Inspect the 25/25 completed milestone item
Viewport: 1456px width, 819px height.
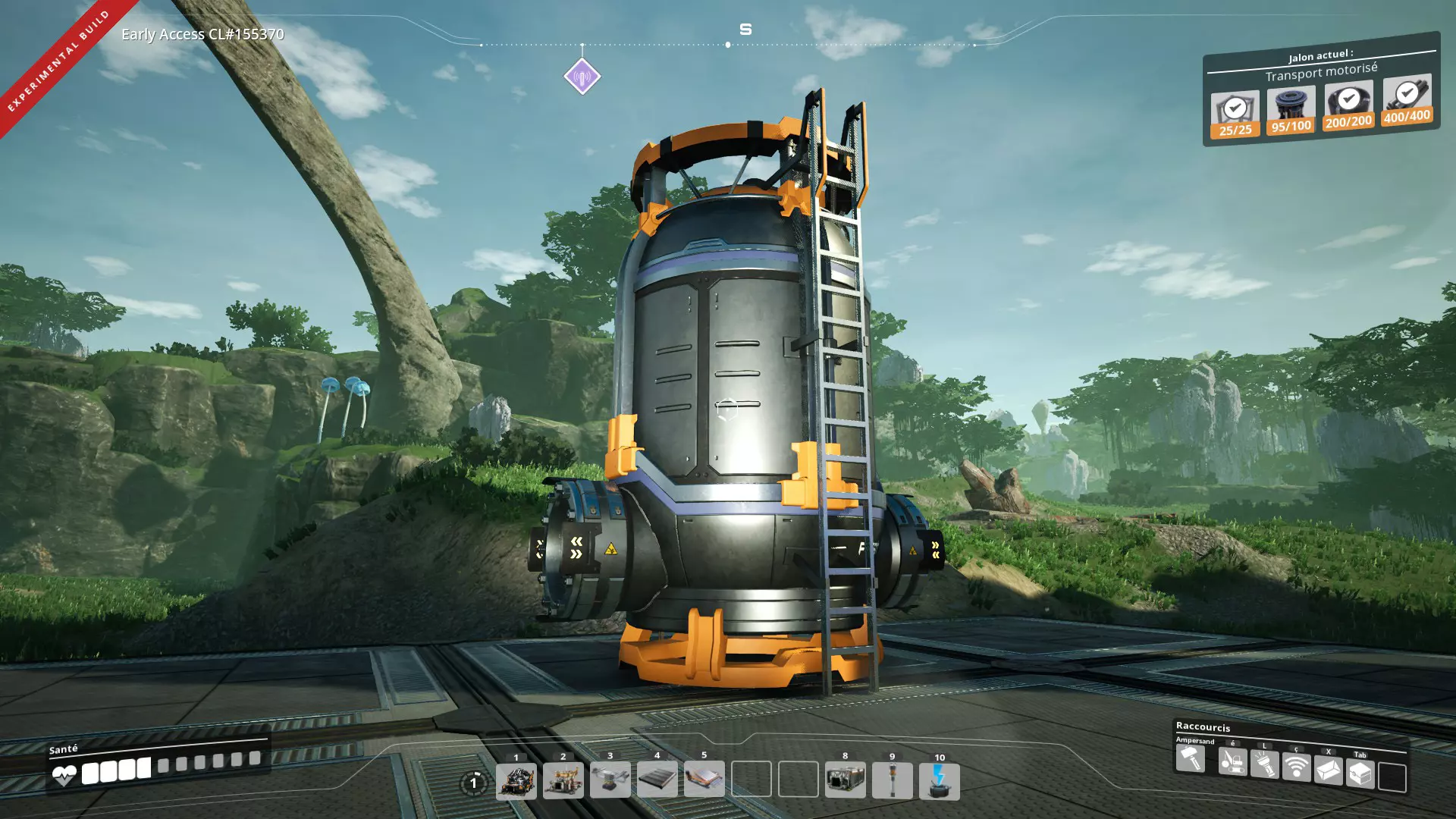[x=1235, y=115]
